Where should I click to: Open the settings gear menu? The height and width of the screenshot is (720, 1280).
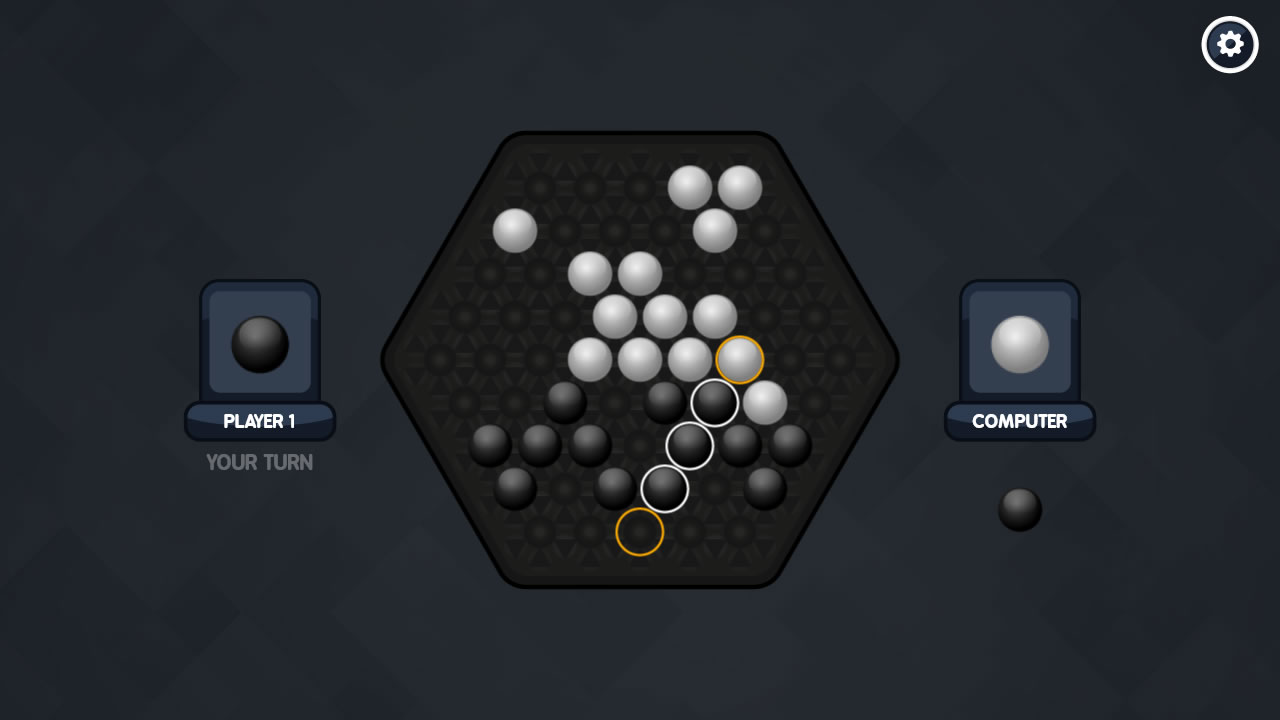click(x=1229, y=44)
